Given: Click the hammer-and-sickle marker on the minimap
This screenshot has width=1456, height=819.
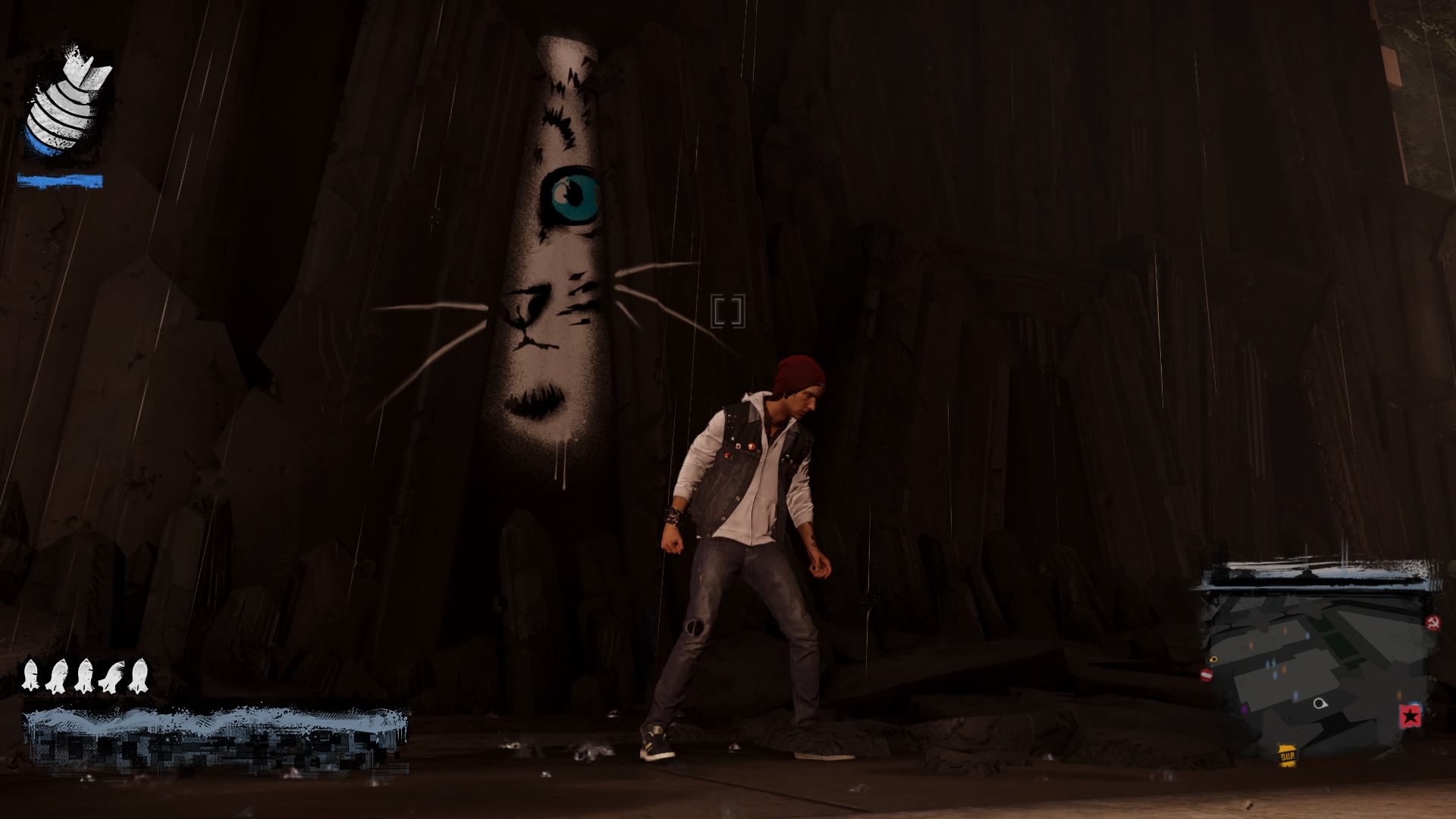Looking at the screenshot, I should pyautogui.click(x=1434, y=622).
